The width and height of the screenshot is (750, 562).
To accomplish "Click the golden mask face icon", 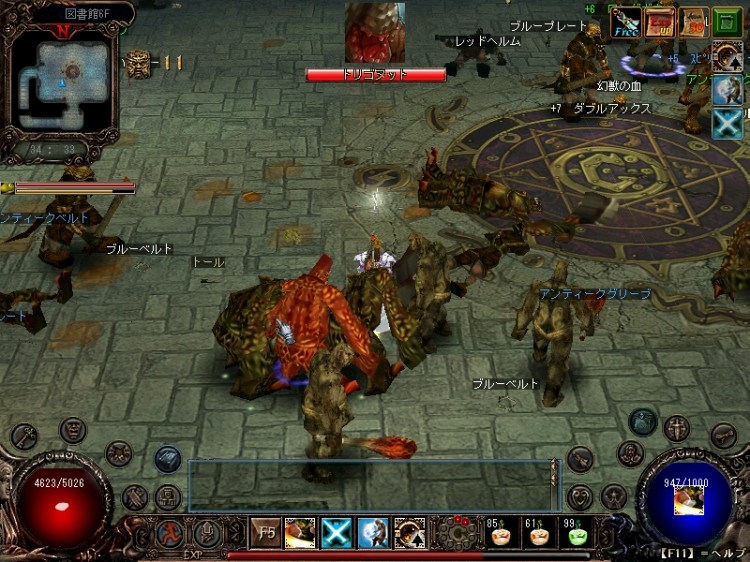I will tap(137, 62).
